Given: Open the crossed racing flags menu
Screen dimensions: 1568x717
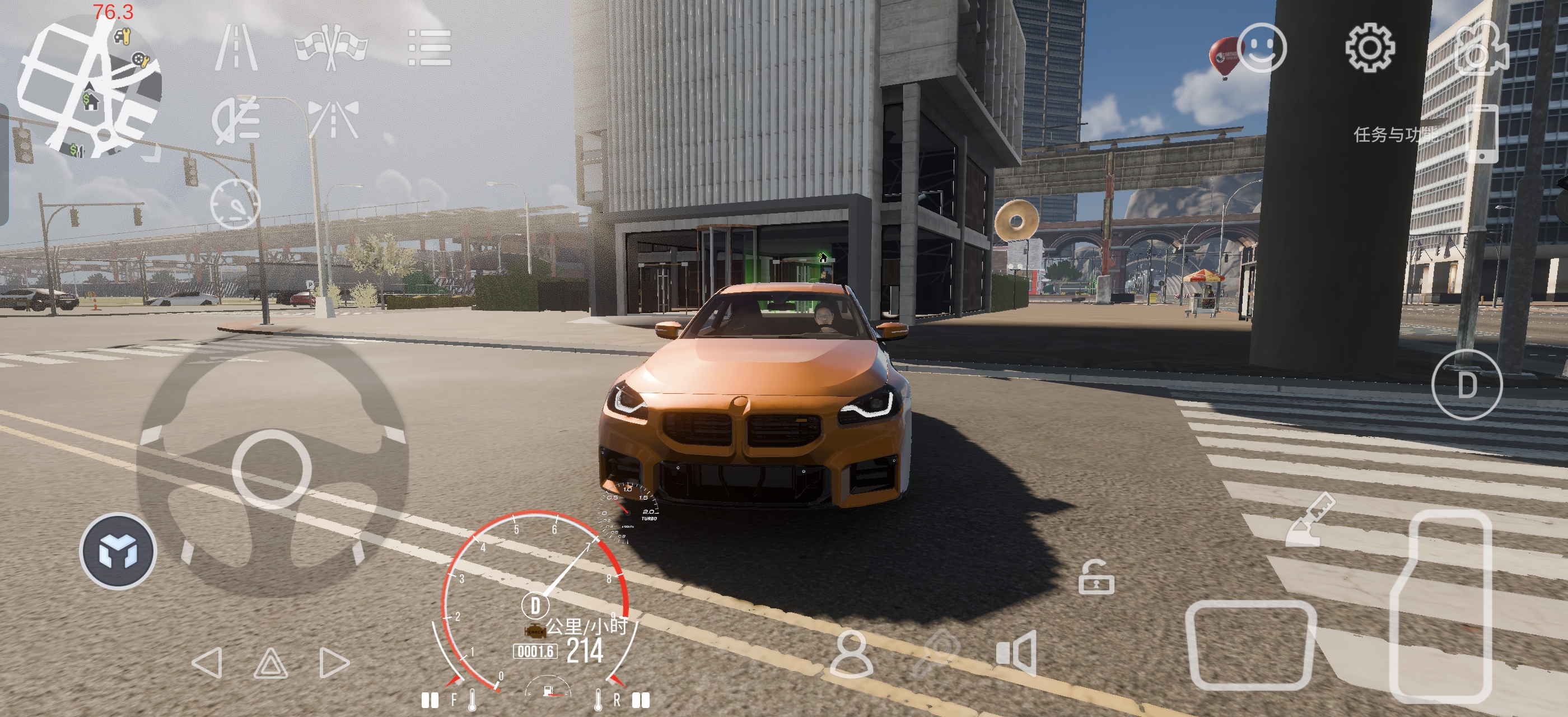Looking at the screenshot, I should coord(331,47).
